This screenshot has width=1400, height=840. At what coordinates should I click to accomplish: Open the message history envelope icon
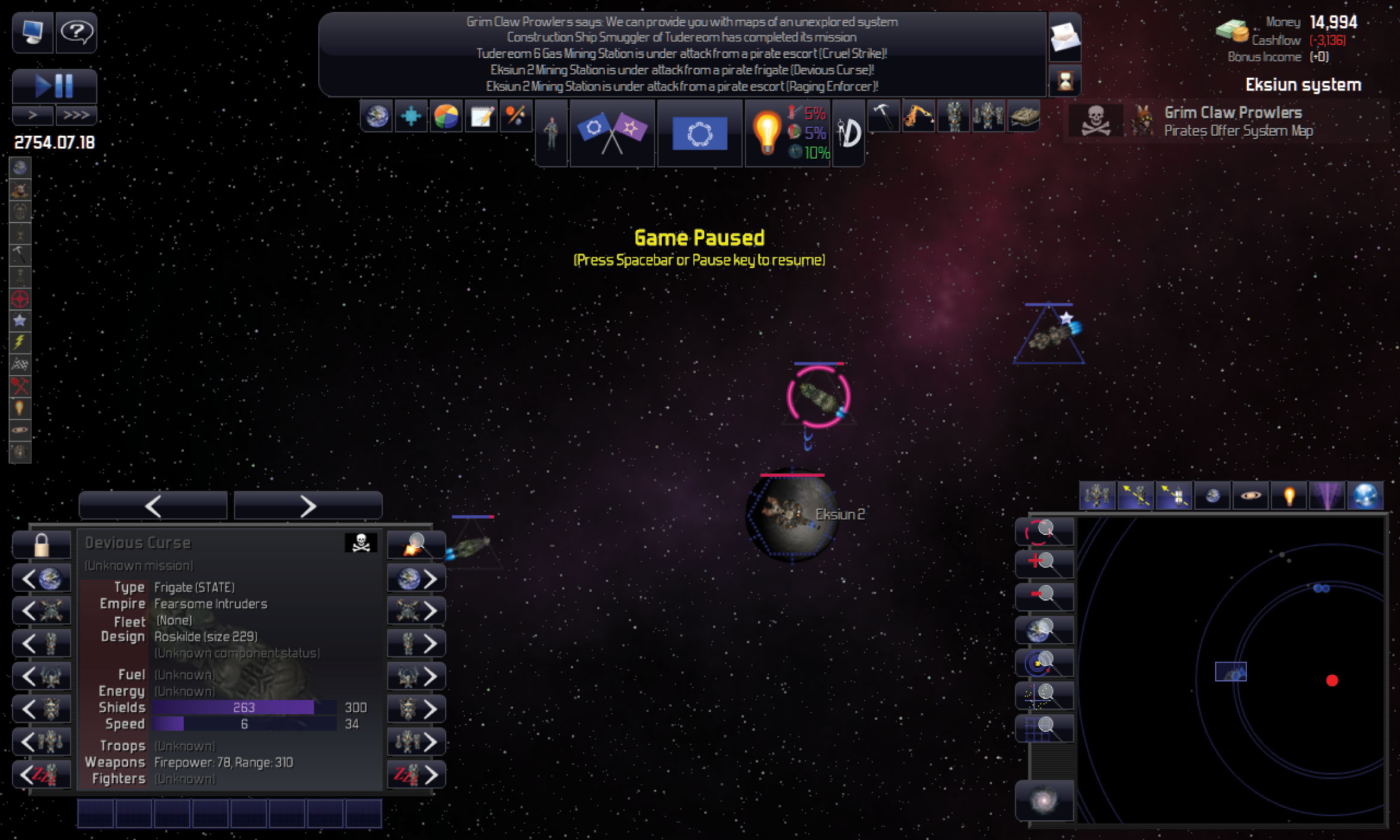1065,38
